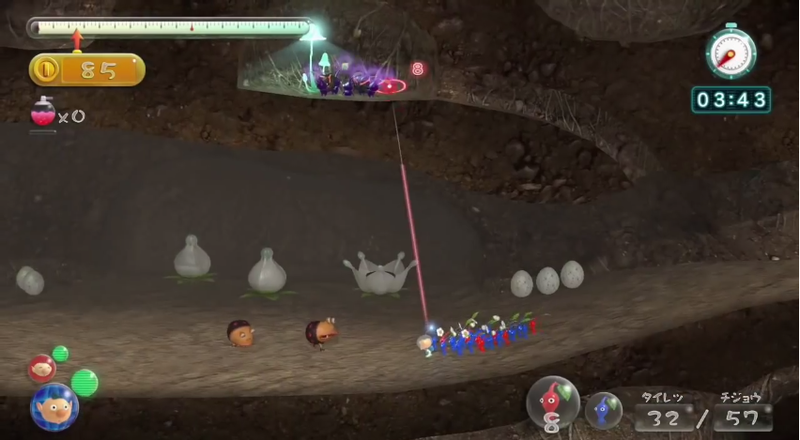Switch to the red captain portrait

point(41,367)
